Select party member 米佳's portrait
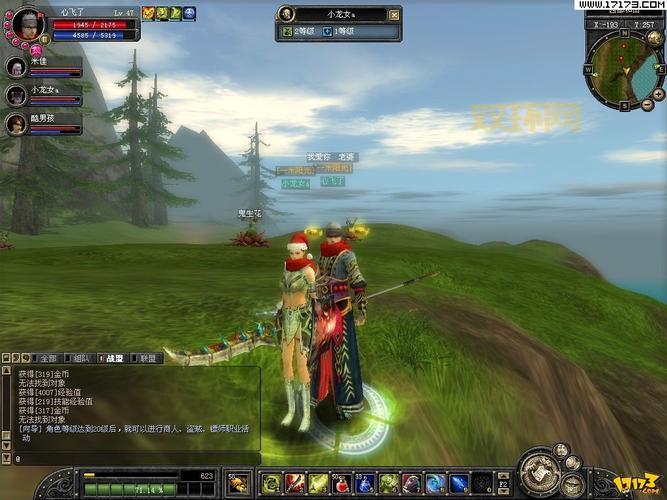667x500 pixels. (x=16, y=67)
